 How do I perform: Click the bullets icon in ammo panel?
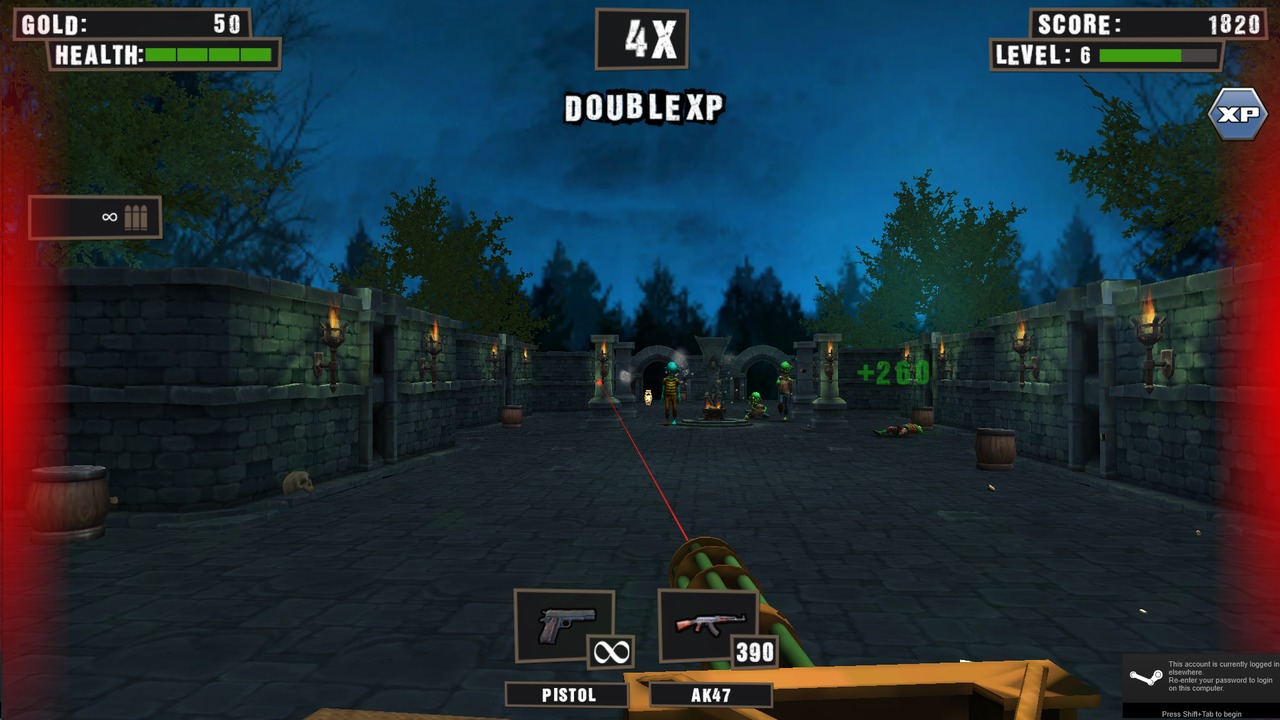[138, 216]
